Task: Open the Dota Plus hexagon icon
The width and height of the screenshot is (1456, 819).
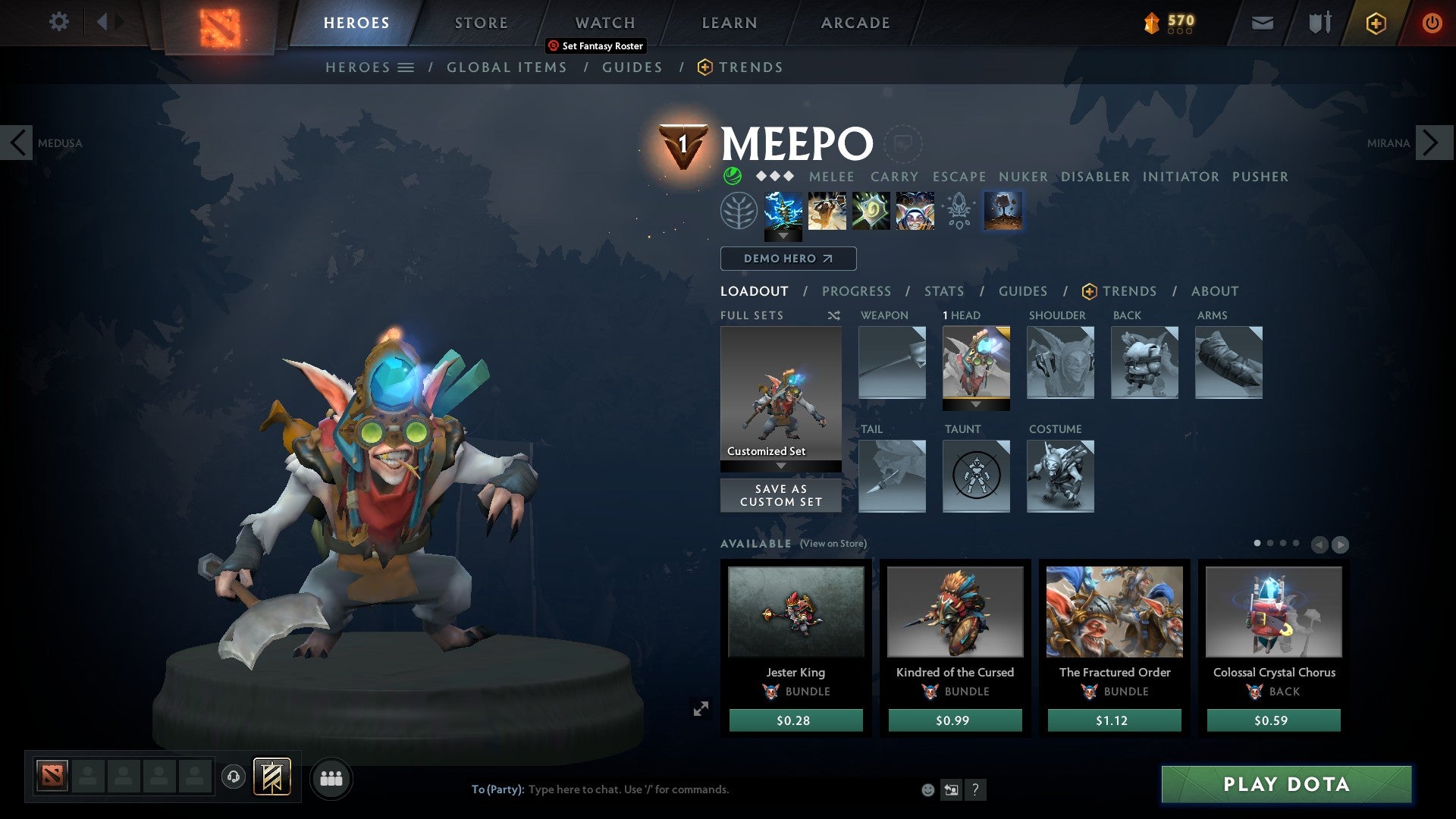Action: coord(1375,23)
